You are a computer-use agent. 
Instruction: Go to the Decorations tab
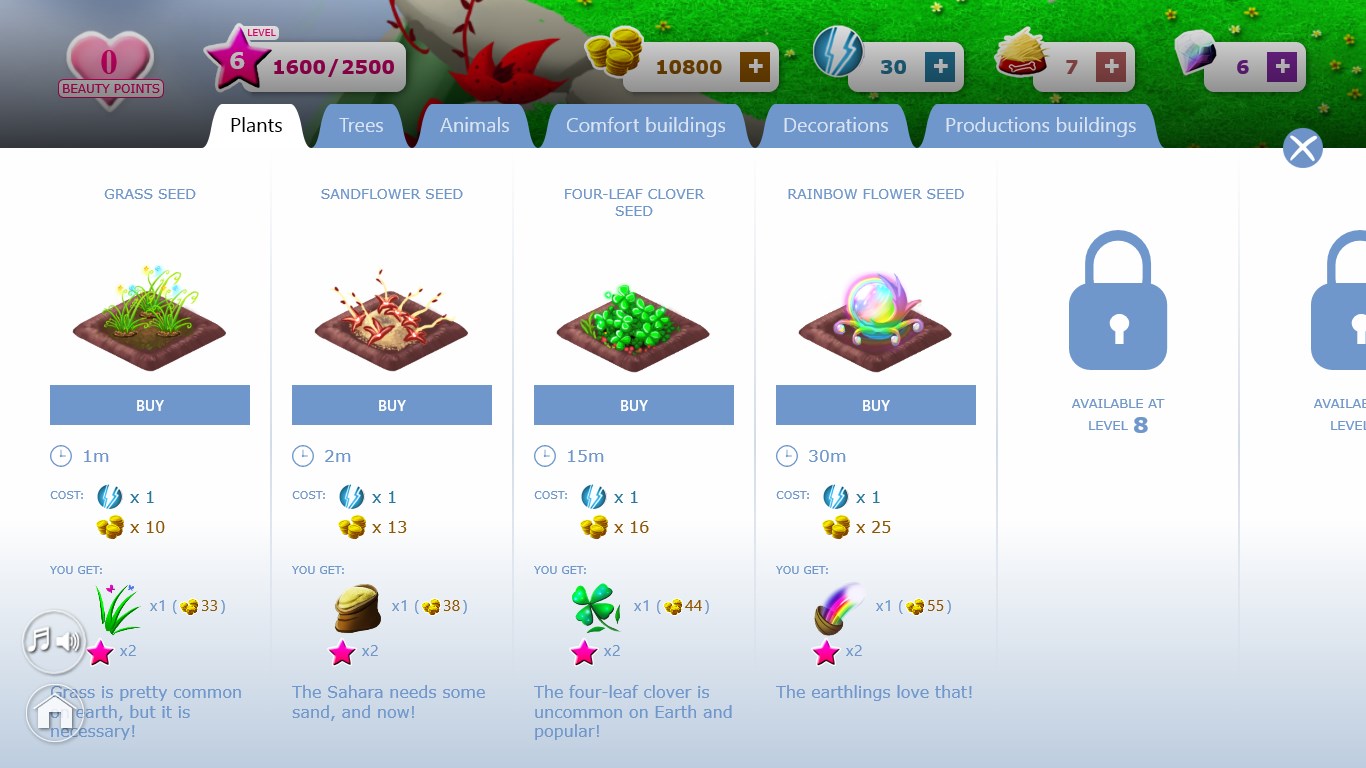835,126
